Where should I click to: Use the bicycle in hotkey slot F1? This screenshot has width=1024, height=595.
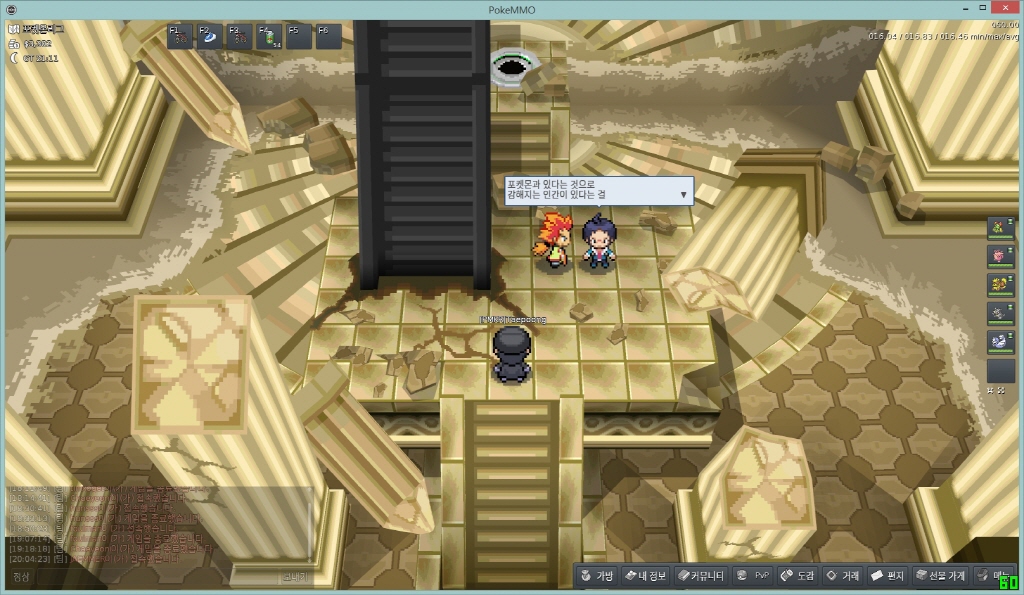181,37
